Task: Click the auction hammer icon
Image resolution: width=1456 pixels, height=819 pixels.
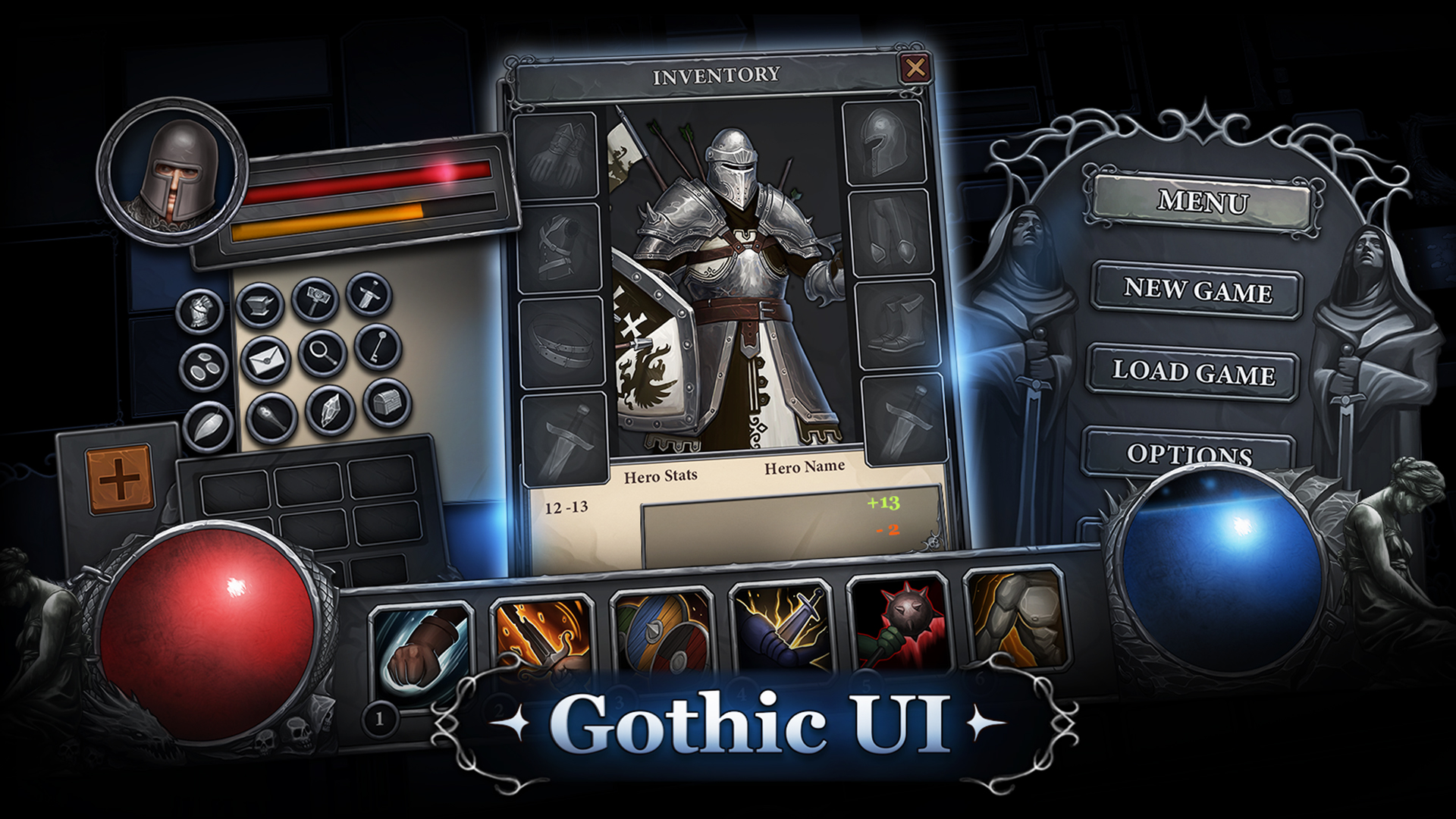Action: pos(317,300)
